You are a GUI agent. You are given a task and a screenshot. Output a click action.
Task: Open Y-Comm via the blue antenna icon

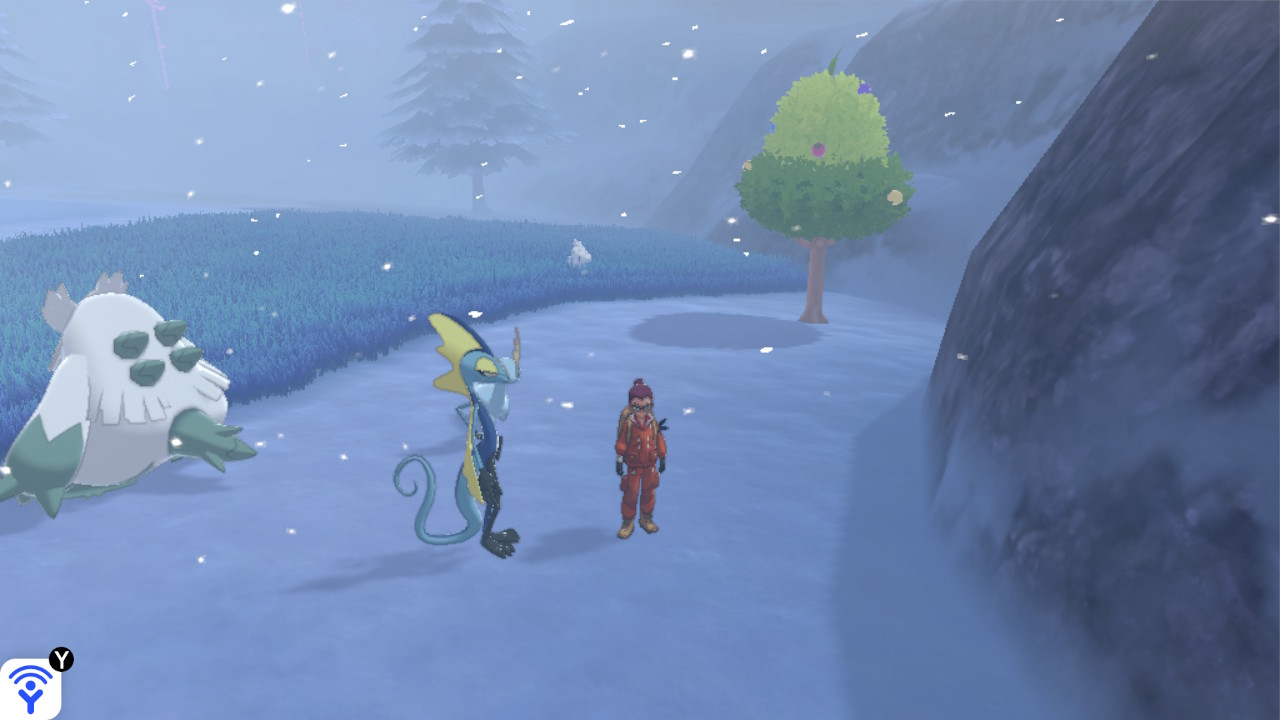pyautogui.click(x=33, y=685)
